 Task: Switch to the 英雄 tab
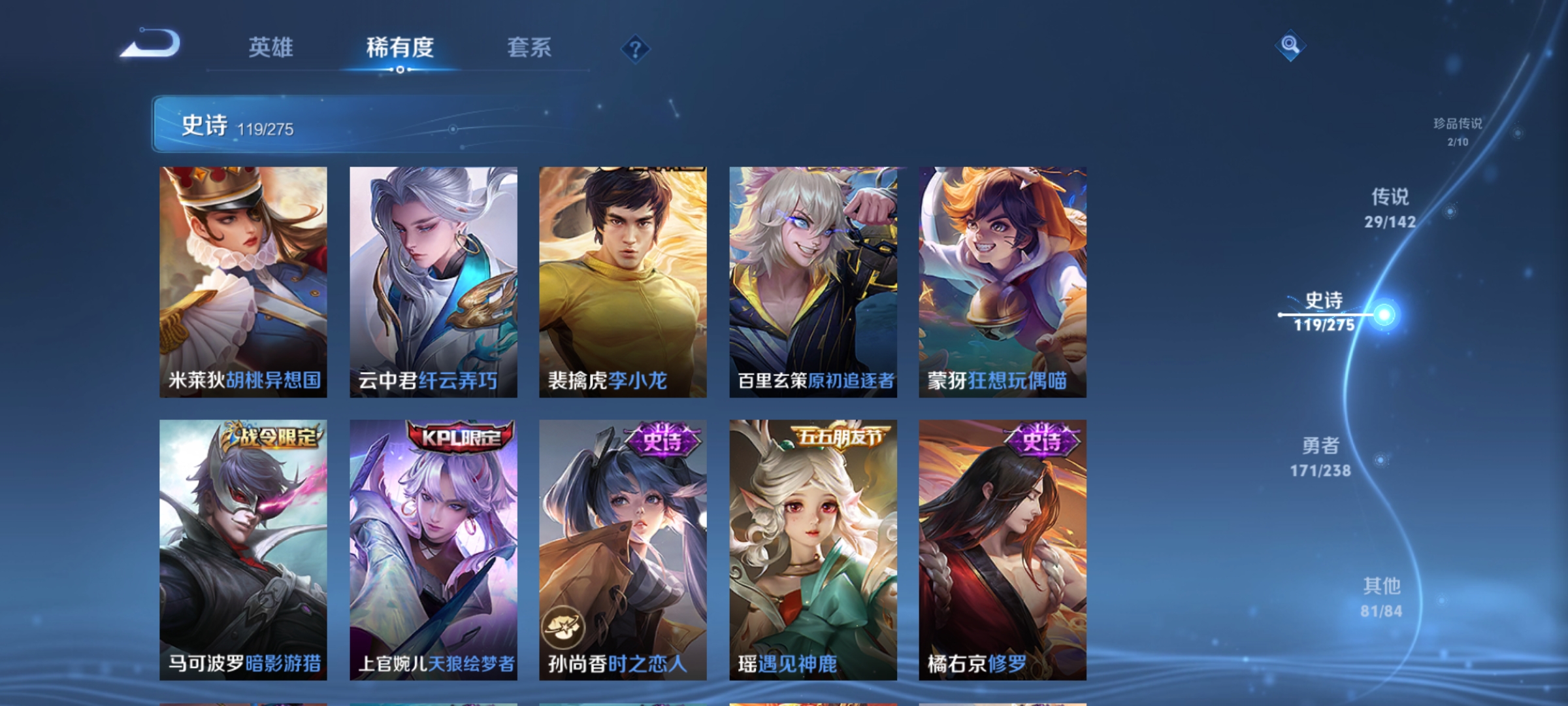click(272, 48)
